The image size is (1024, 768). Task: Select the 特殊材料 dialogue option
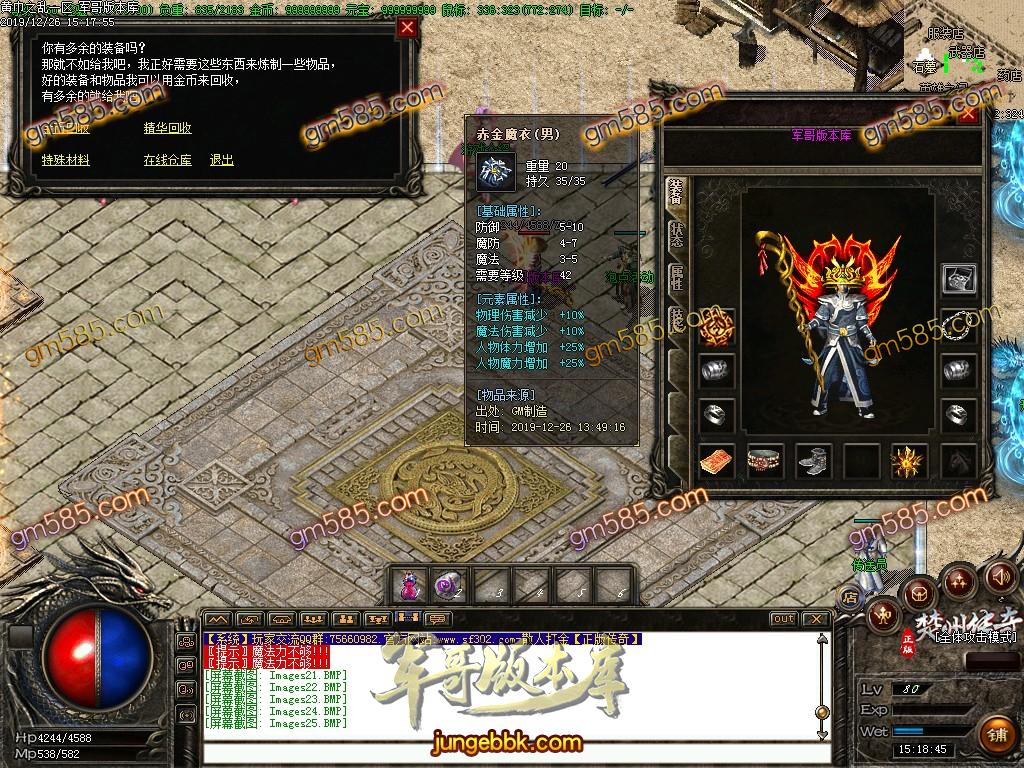(x=66, y=160)
